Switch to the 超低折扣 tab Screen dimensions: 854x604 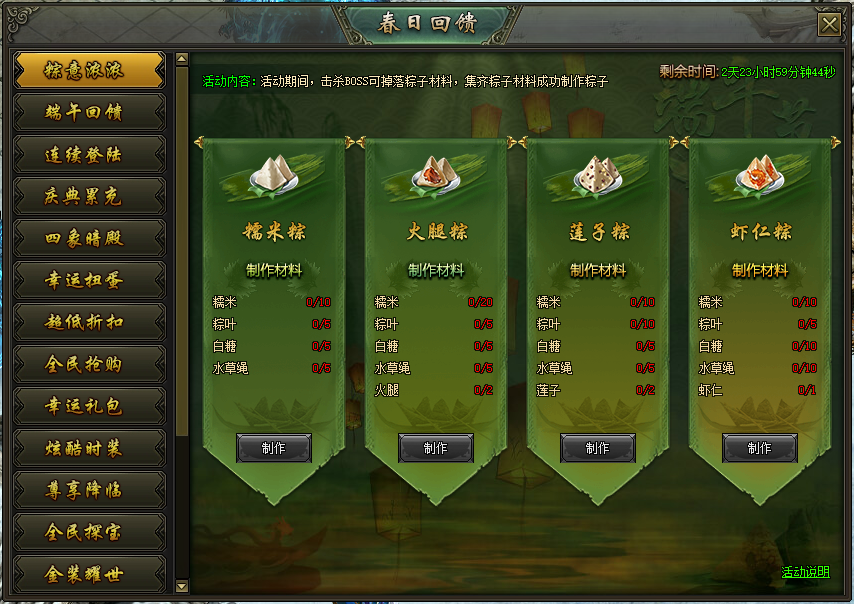[89, 322]
